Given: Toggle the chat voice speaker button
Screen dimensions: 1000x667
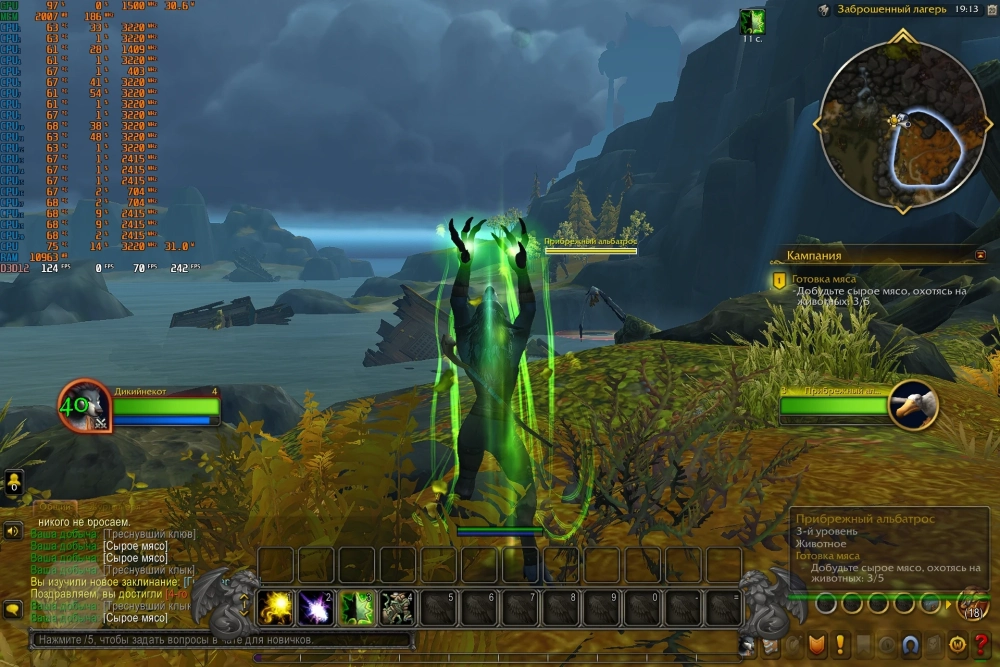Looking at the screenshot, I should [14, 531].
